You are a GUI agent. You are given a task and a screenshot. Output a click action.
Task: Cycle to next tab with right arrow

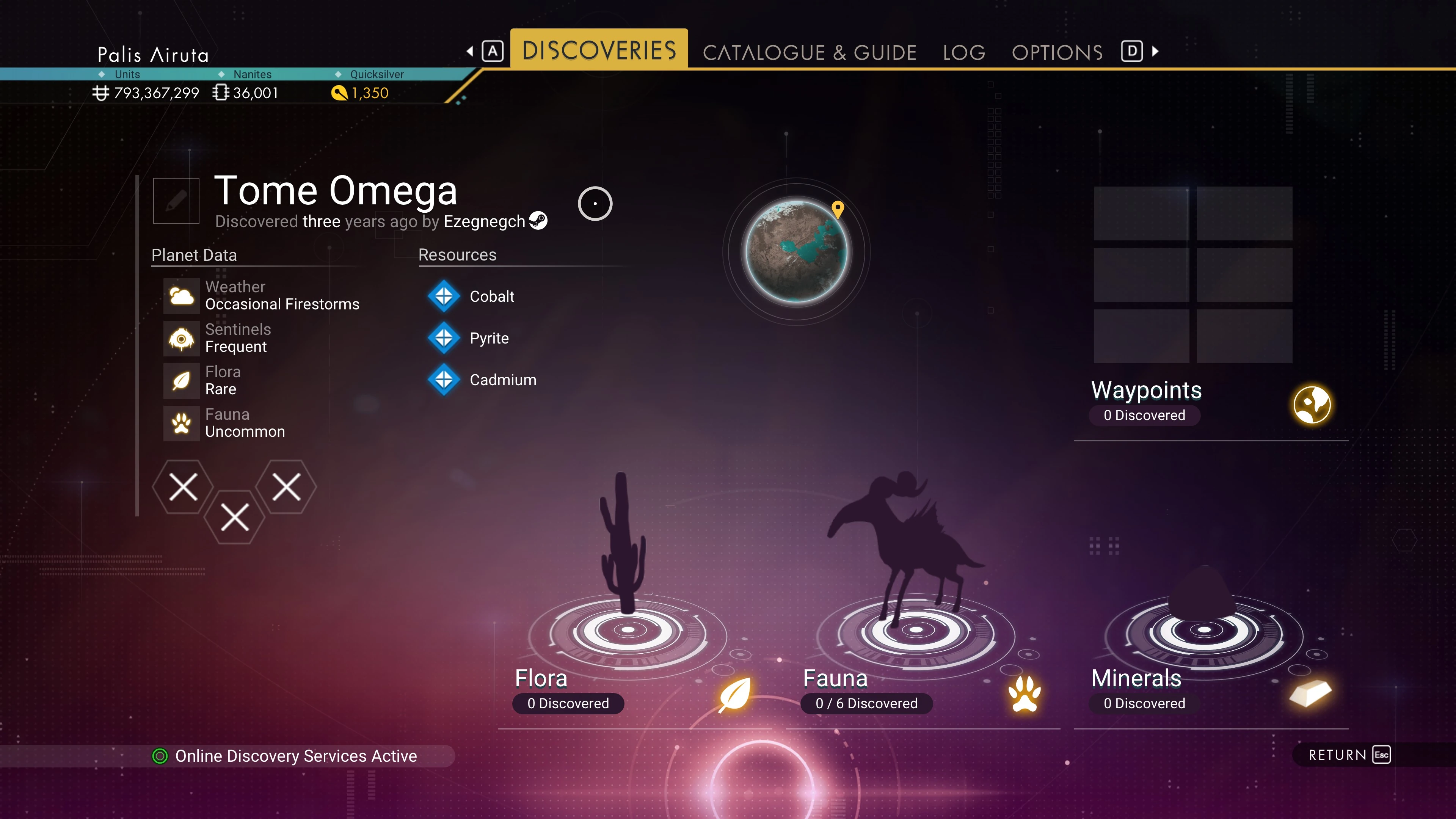(1156, 52)
